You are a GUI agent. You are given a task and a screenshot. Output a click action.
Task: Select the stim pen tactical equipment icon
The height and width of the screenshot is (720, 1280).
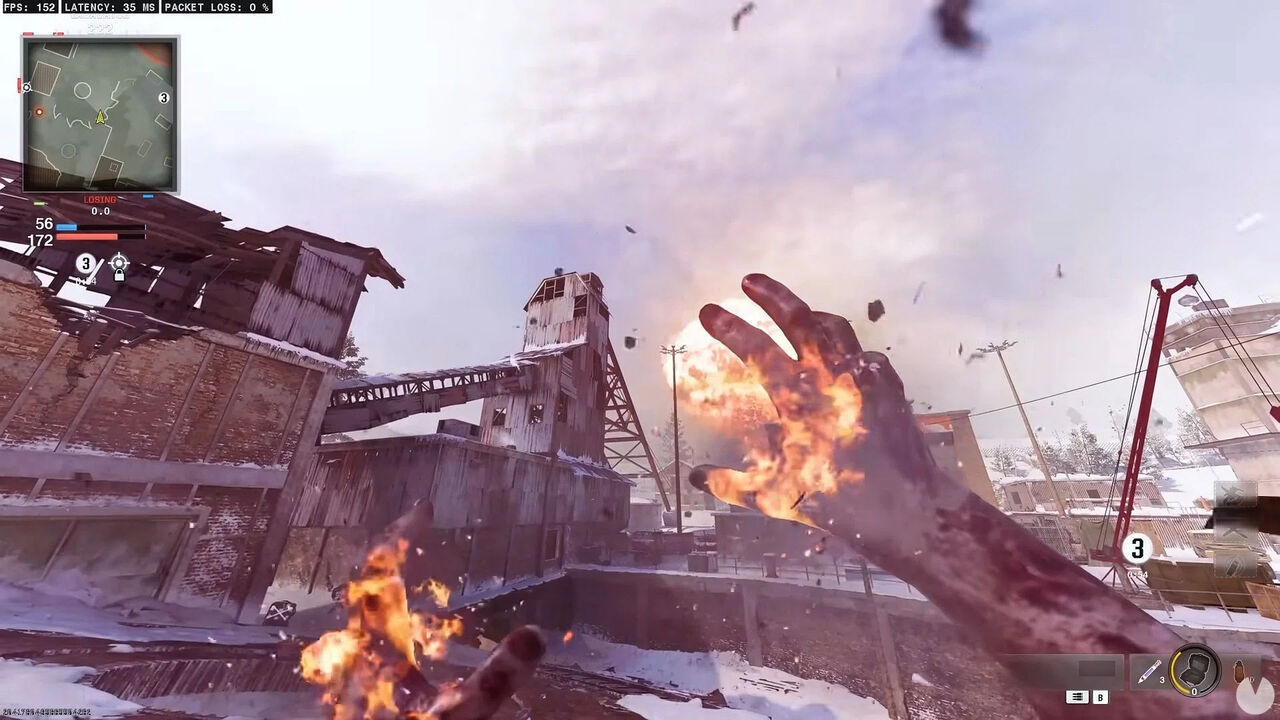pos(1149,671)
